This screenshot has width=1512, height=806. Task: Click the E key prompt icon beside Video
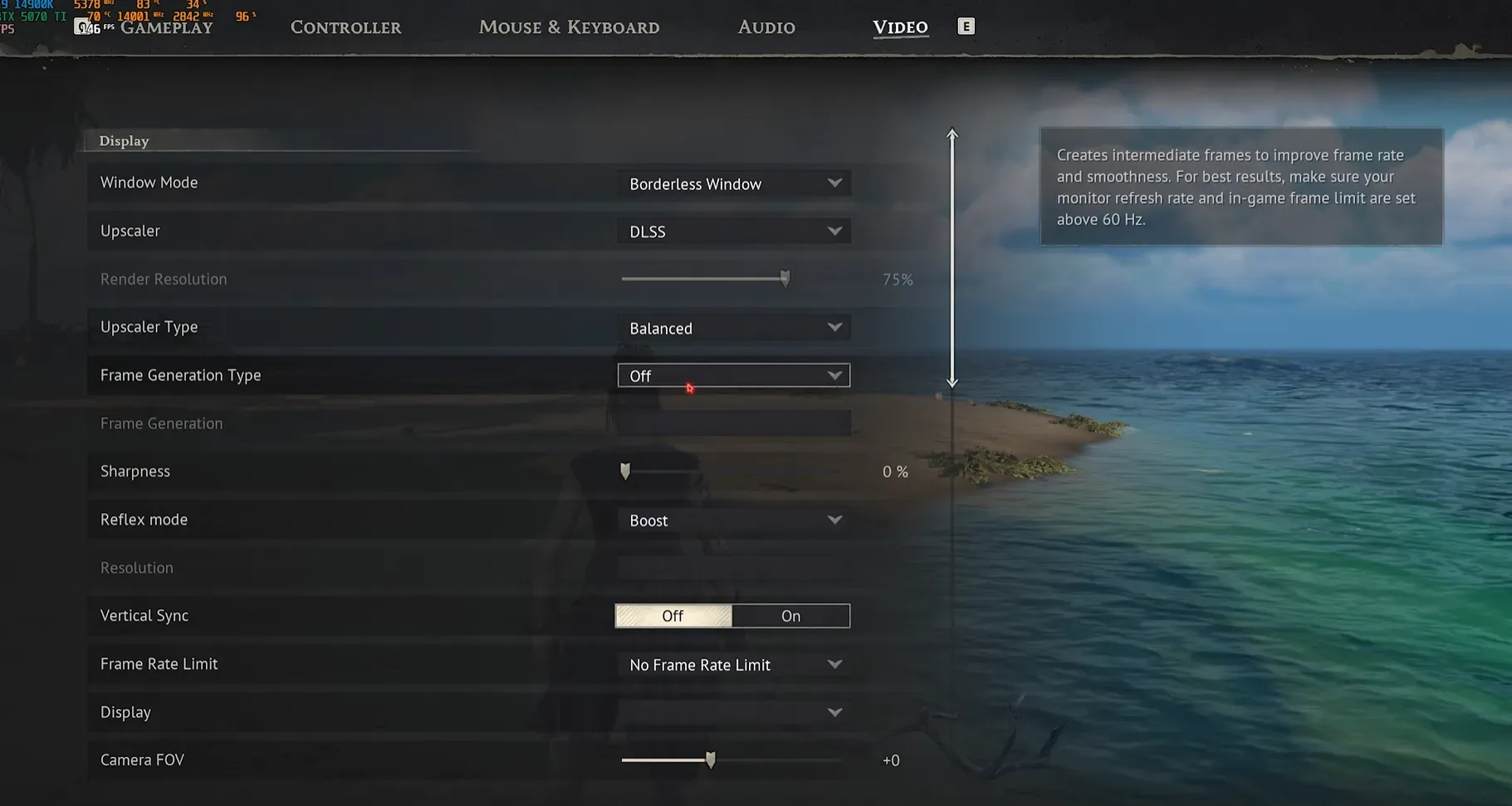[966, 26]
